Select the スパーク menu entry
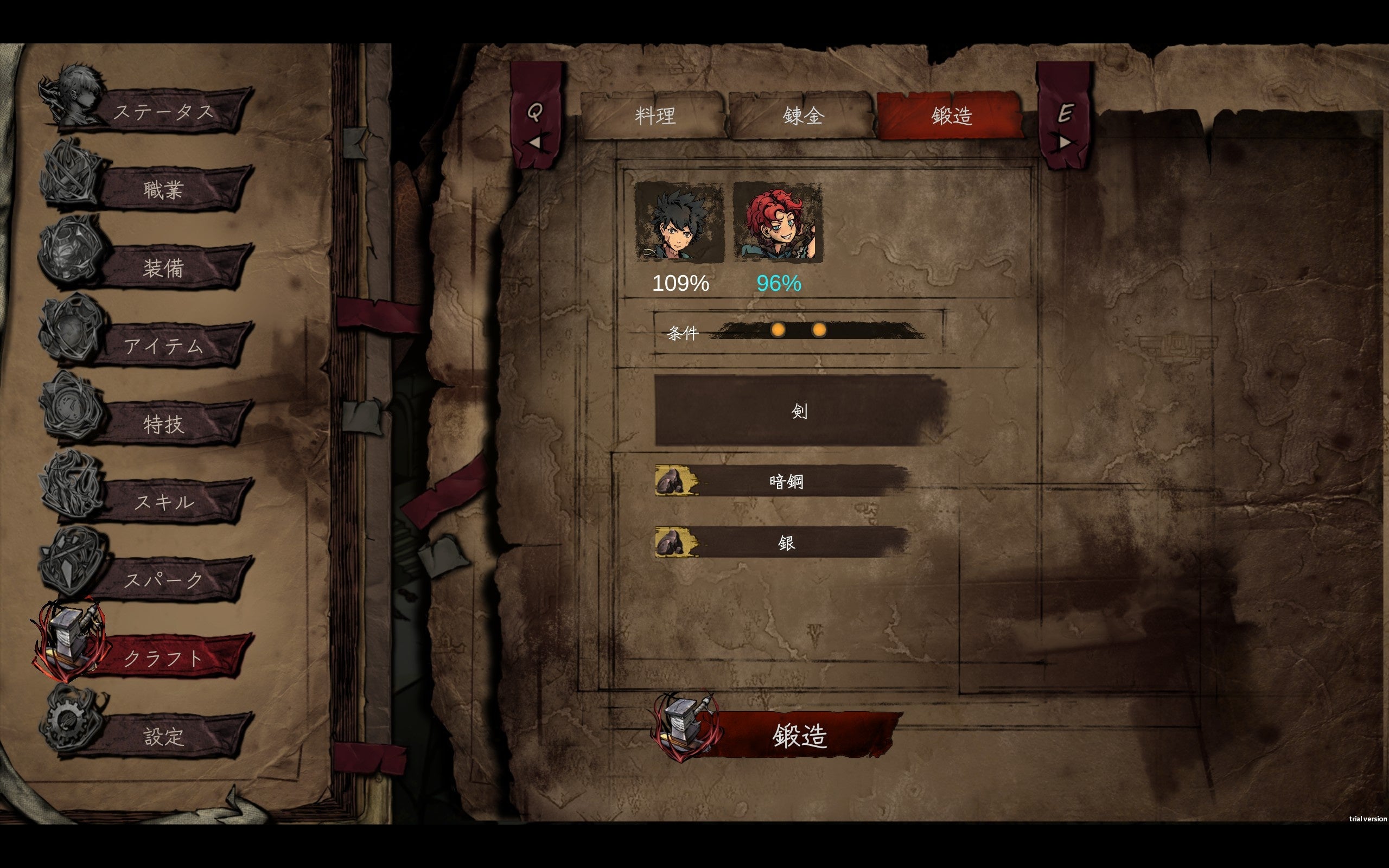The image size is (1389, 868). [163, 580]
